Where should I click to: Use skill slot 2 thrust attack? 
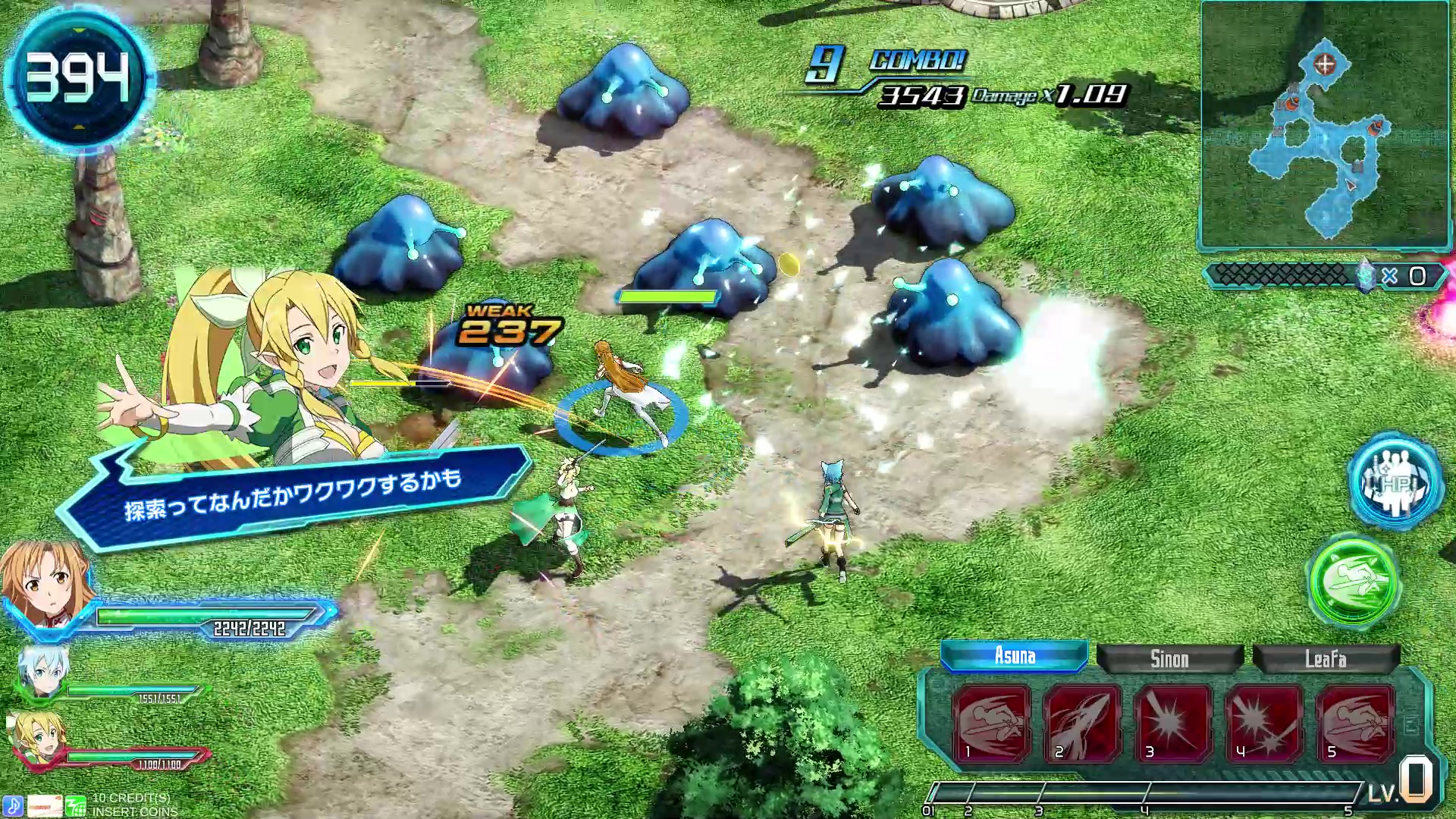coord(1082,723)
